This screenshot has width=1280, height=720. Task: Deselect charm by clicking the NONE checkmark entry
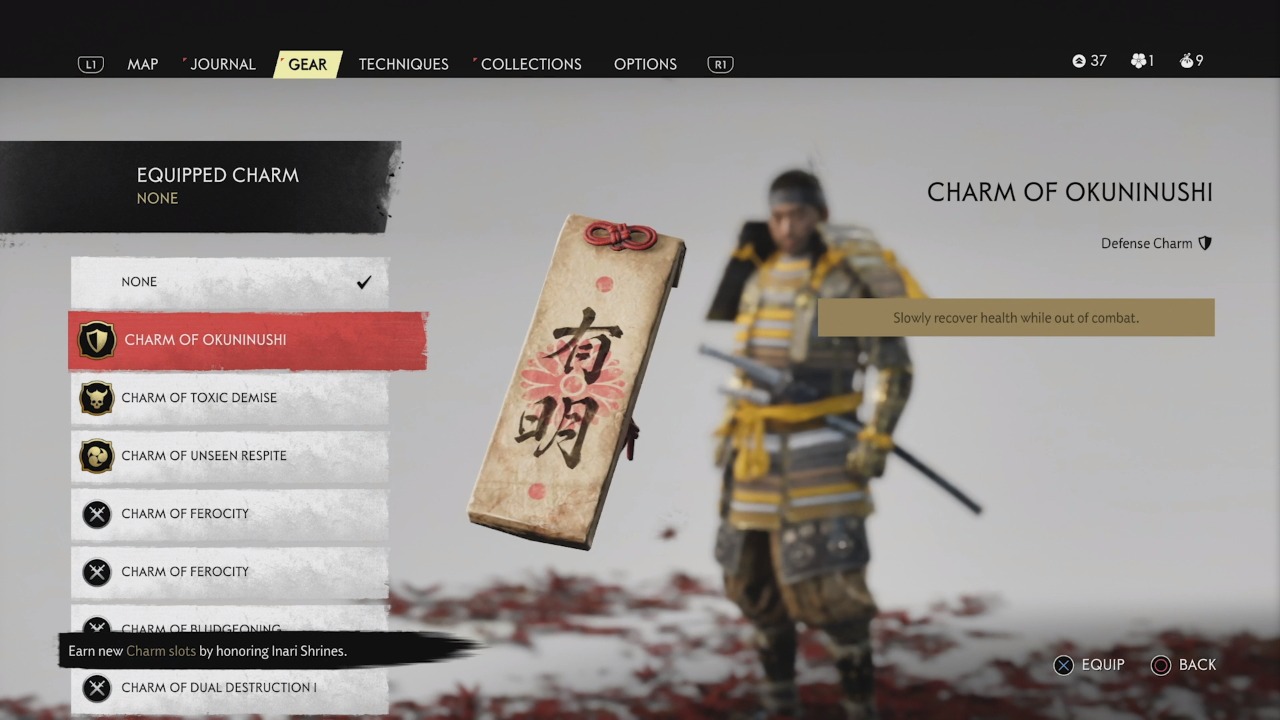pyautogui.click(x=230, y=282)
